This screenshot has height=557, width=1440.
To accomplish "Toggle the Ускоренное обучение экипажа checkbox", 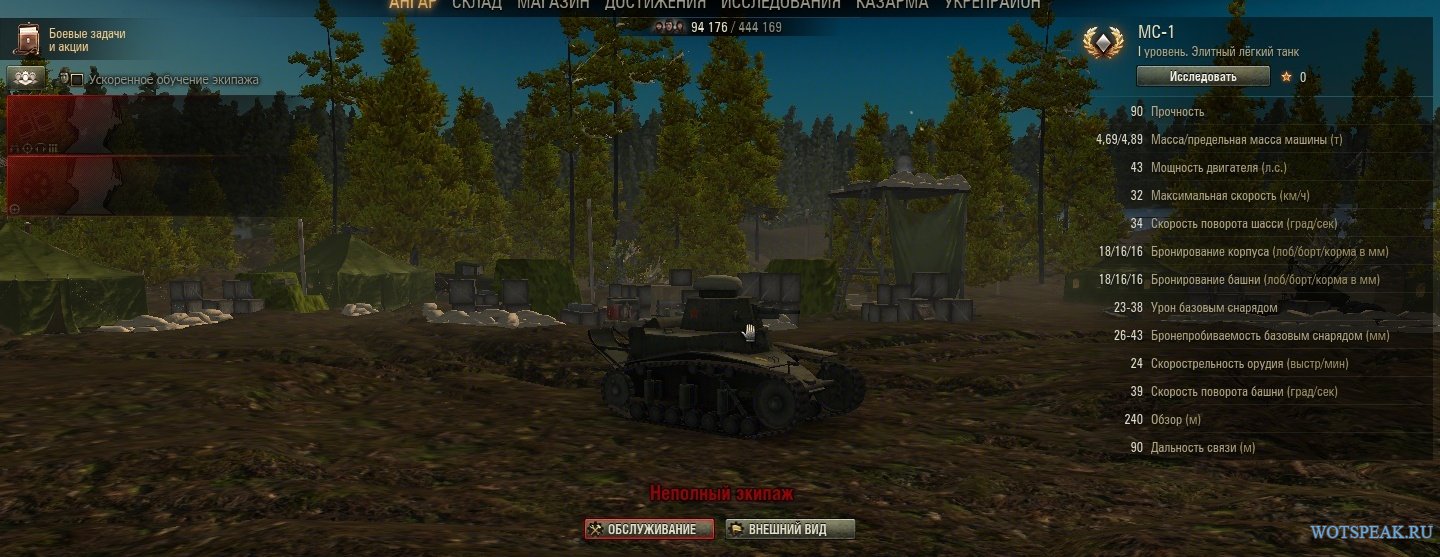I will coord(77,80).
